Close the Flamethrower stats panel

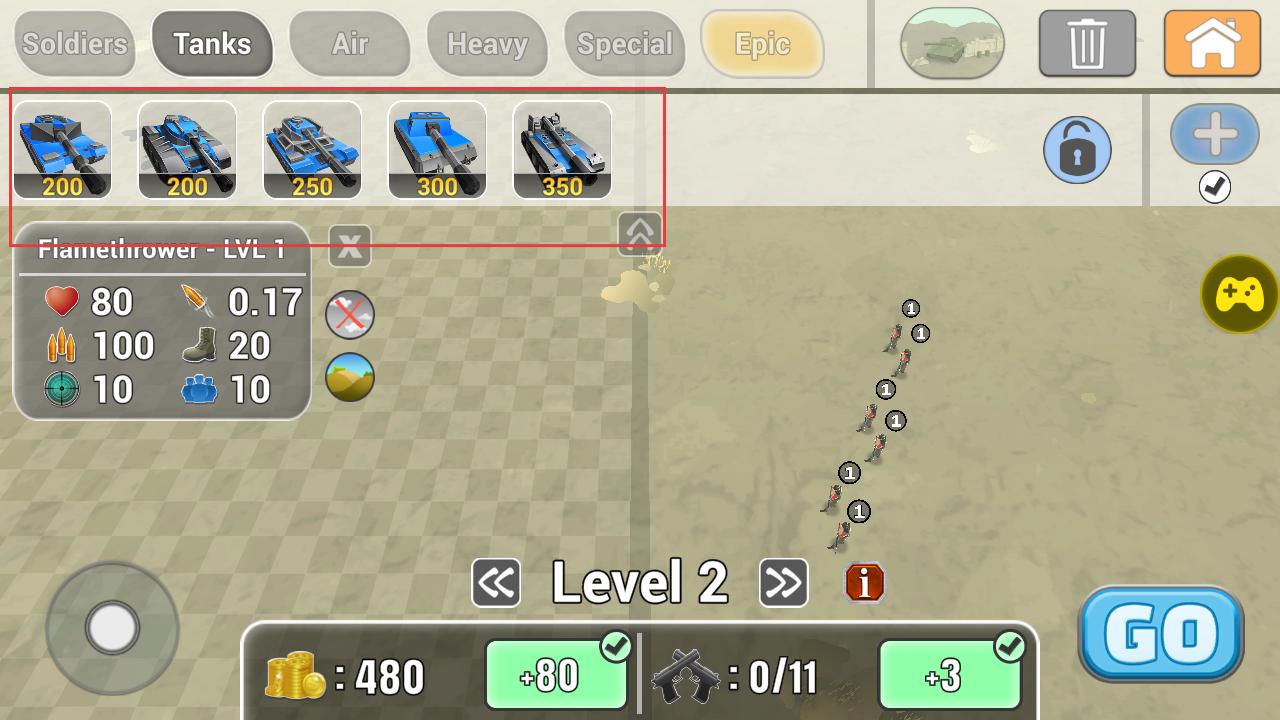(x=349, y=246)
